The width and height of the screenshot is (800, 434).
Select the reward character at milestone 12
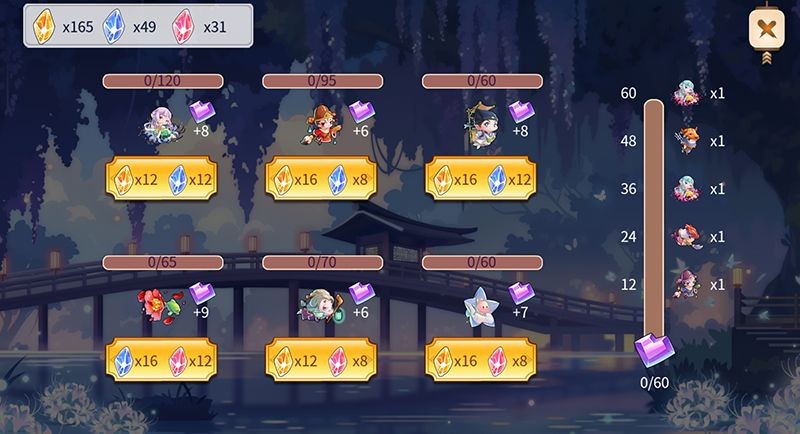687,285
